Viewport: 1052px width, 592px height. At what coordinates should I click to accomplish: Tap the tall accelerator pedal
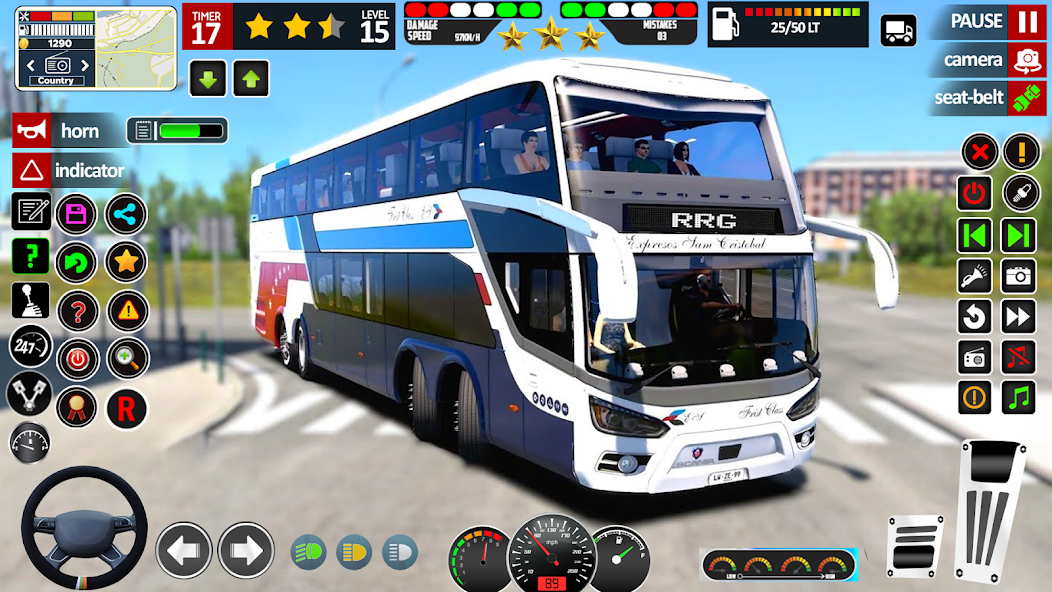coord(991,506)
